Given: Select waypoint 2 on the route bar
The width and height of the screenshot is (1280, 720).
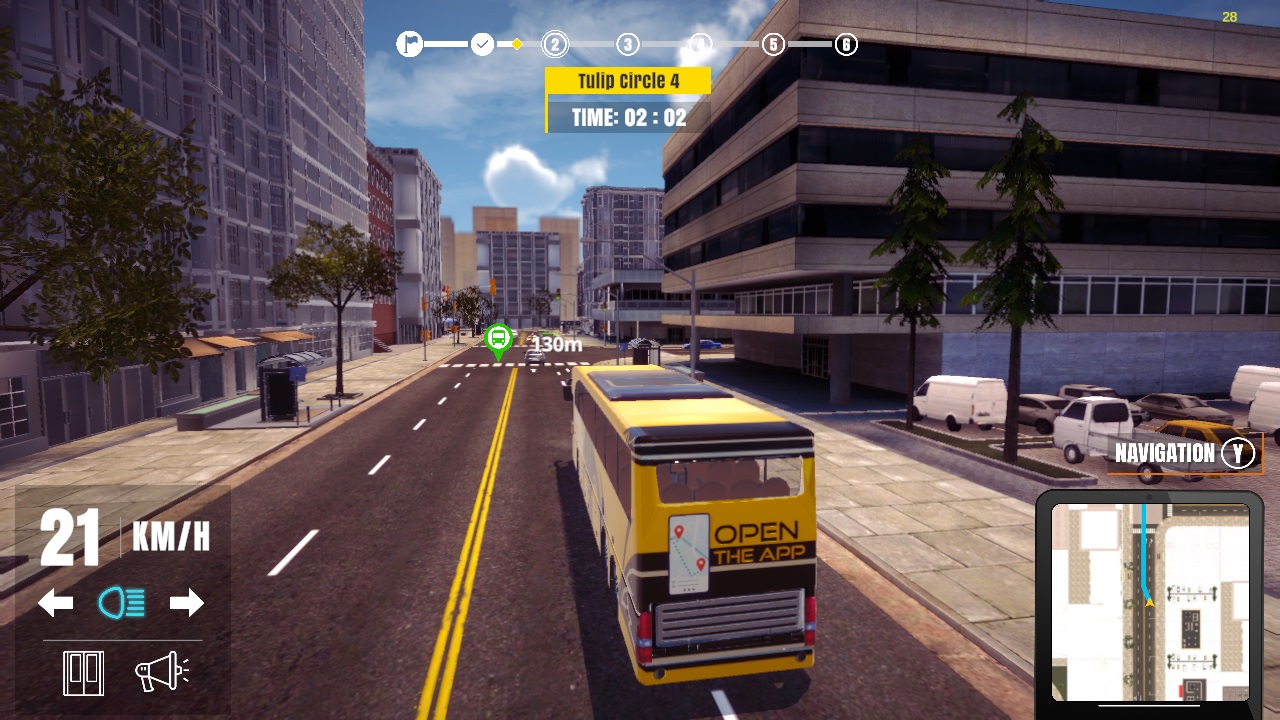Looking at the screenshot, I should (554, 44).
